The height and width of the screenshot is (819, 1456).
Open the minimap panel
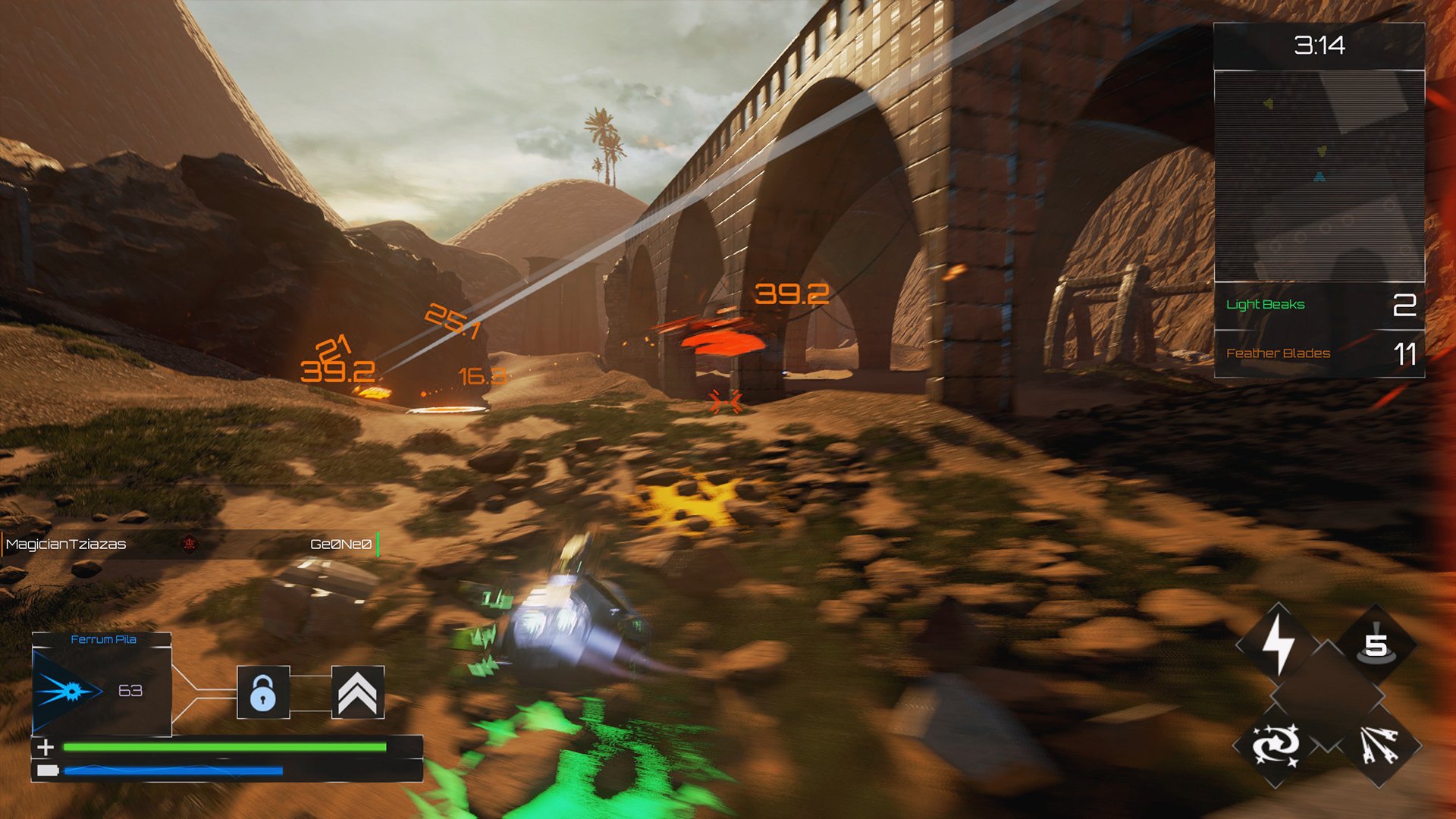(x=1319, y=176)
